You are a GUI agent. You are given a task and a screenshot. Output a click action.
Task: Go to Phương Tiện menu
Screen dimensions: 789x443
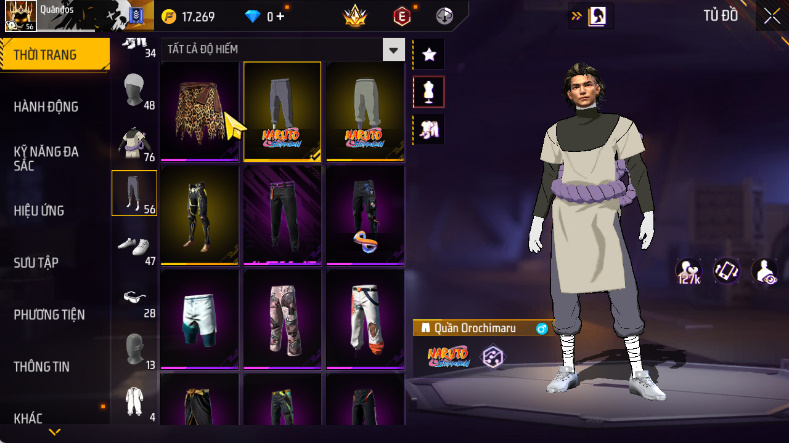pyautogui.click(x=49, y=314)
